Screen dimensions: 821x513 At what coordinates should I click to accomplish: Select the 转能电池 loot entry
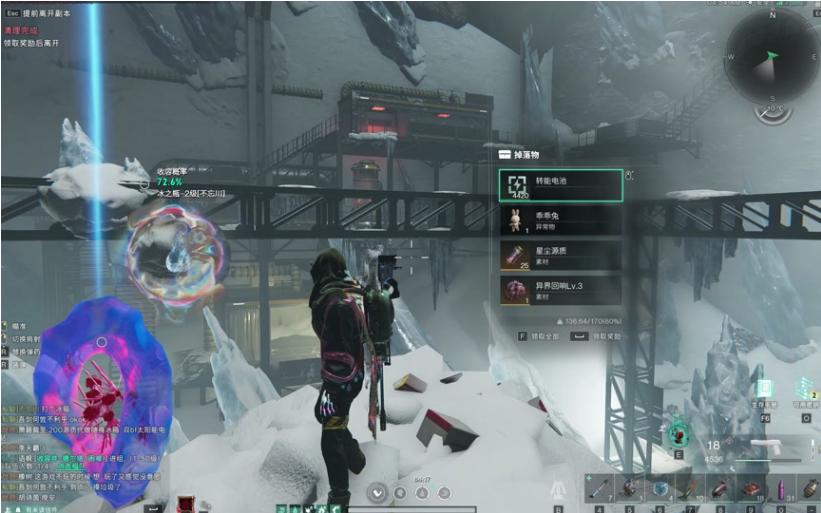coord(560,185)
